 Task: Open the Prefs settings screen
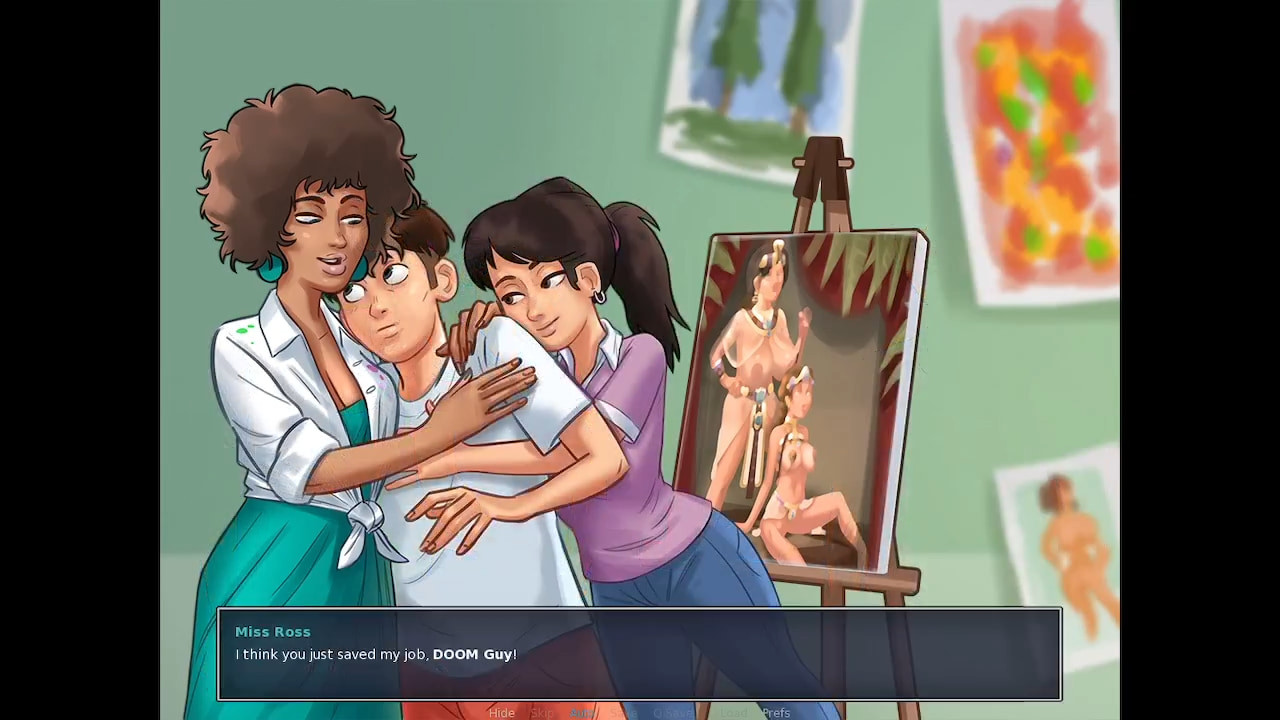point(776,712)
